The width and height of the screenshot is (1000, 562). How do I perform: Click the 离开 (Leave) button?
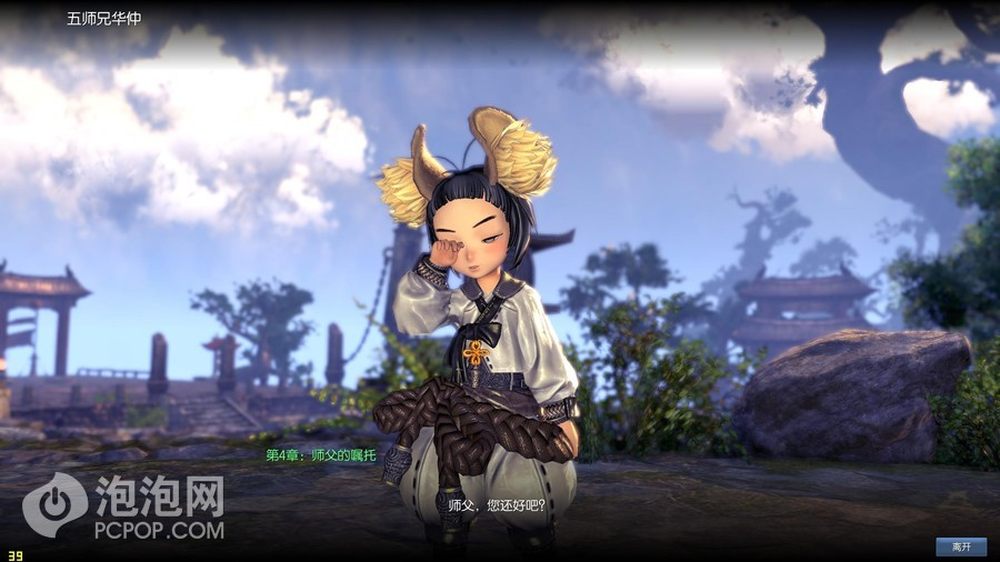coord(961,546)
